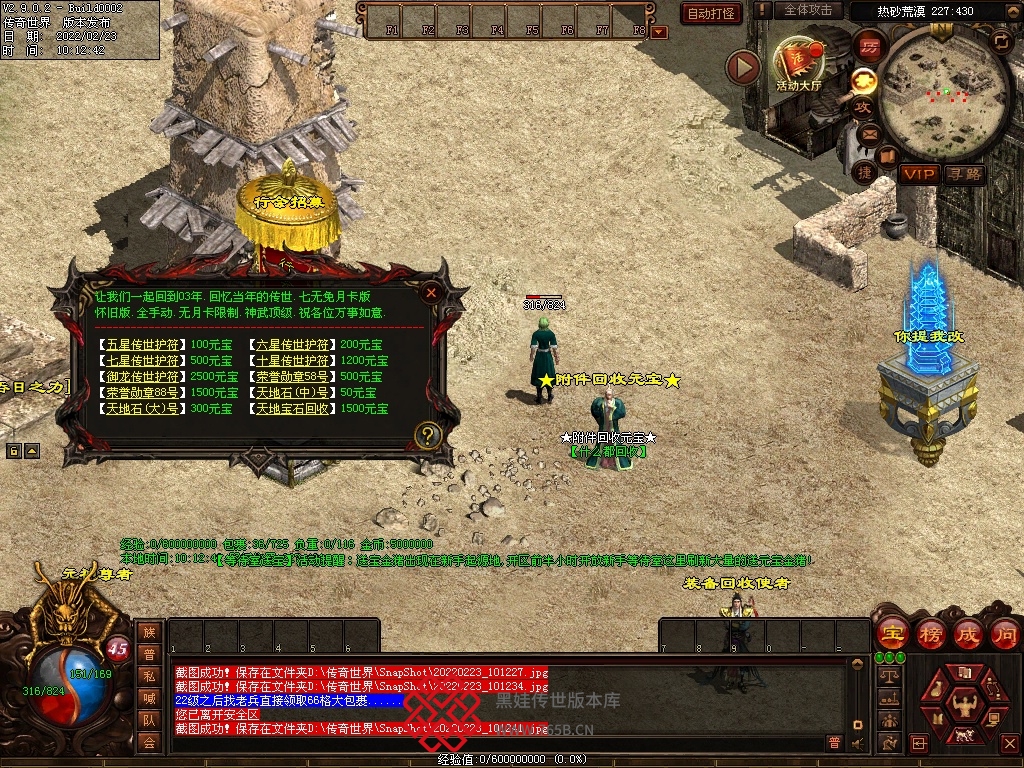The image size is (1024, 768).
Task: Open the dialog's question mark help
Action: coord(428,435)
